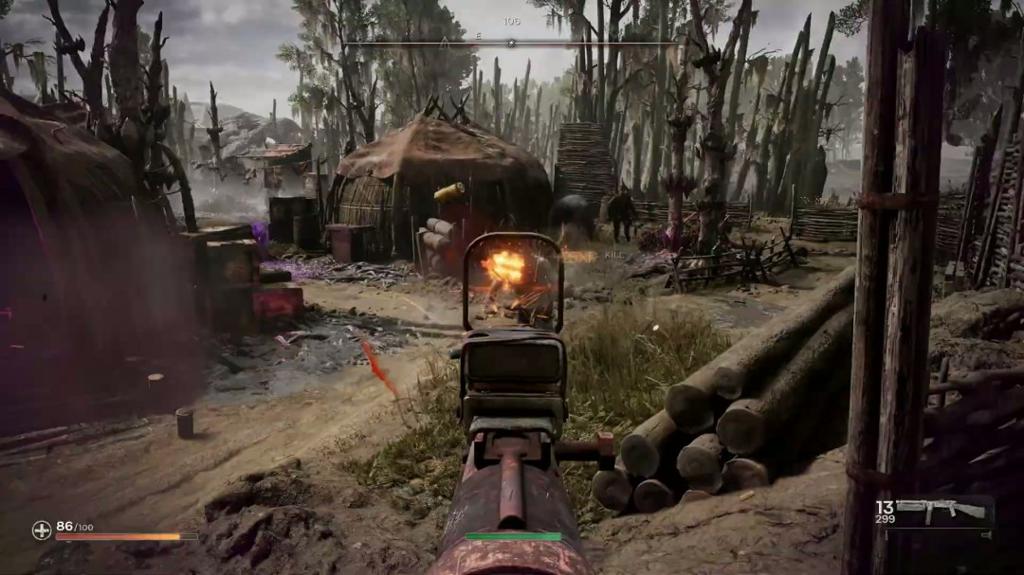Click the health cross icon
Image resolution: width=1024 pixels, height=575 pixels.
pos(41,530)
